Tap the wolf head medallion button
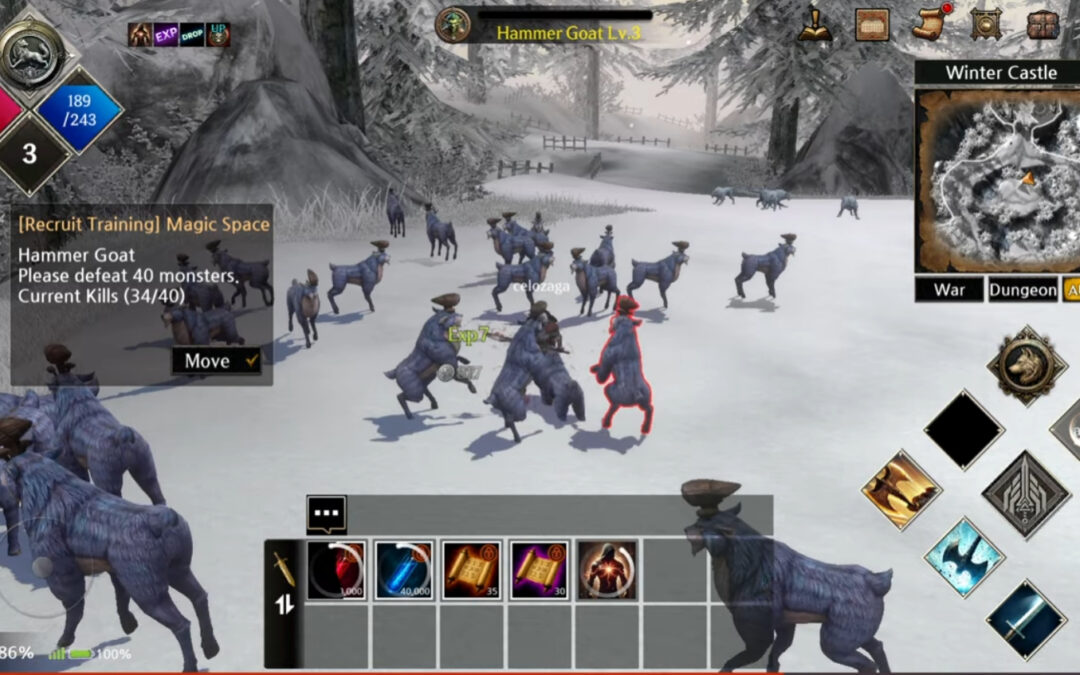Image resolution: width=1080 pixels, height=675 pixels. (1026, 366)
